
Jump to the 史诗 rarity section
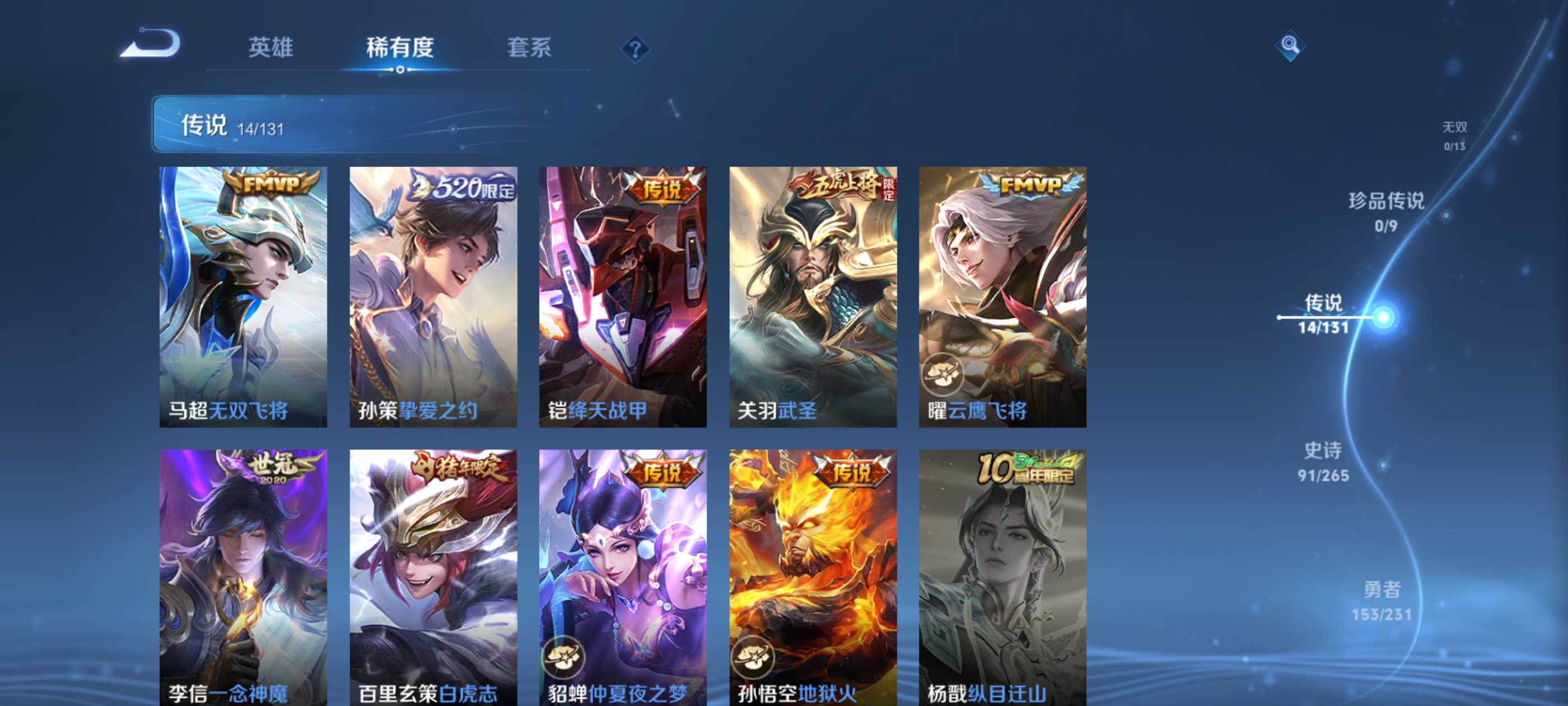pyautogui.click(x=1323, y=461)
